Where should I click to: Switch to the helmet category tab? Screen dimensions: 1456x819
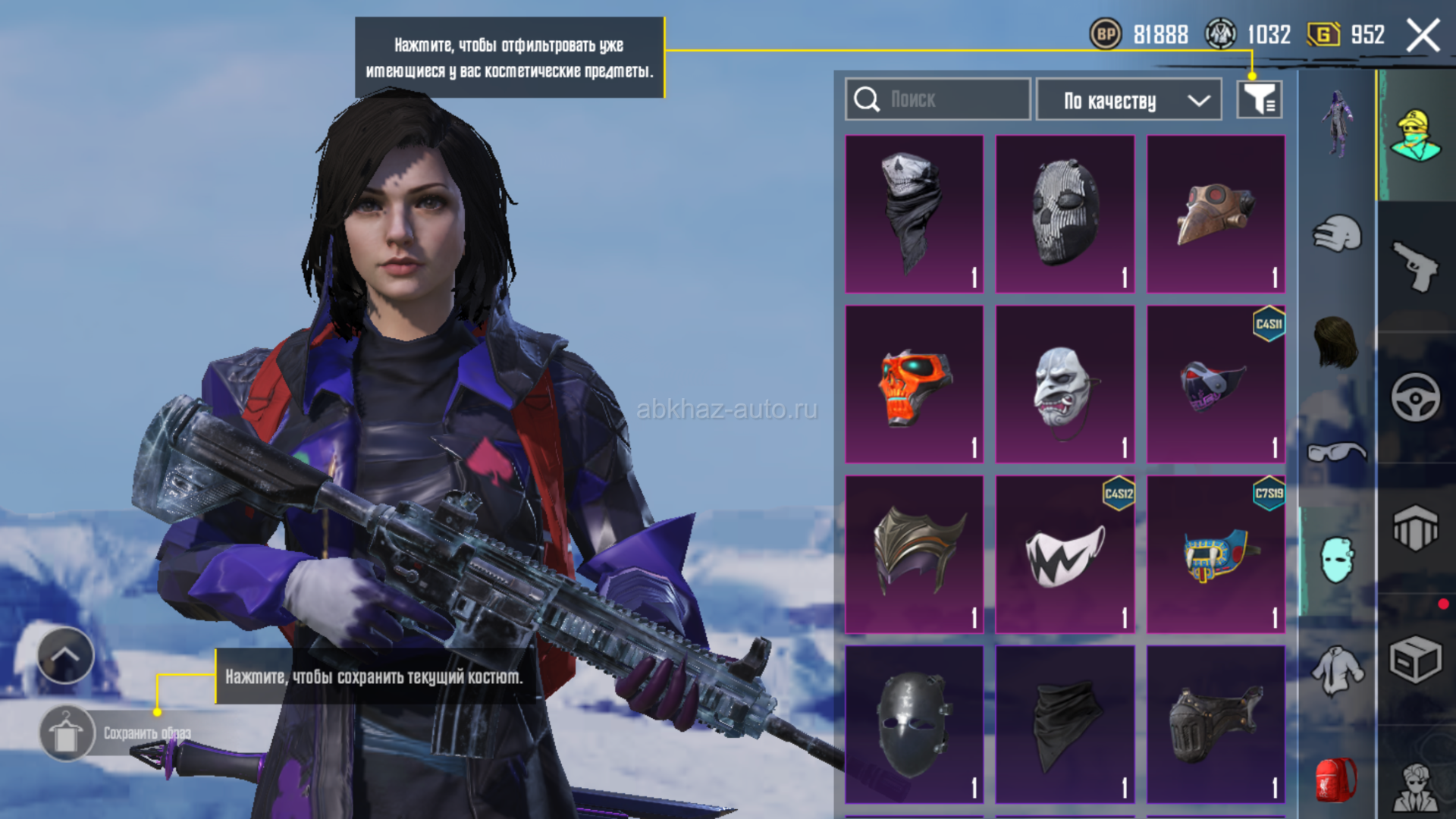1337,234
